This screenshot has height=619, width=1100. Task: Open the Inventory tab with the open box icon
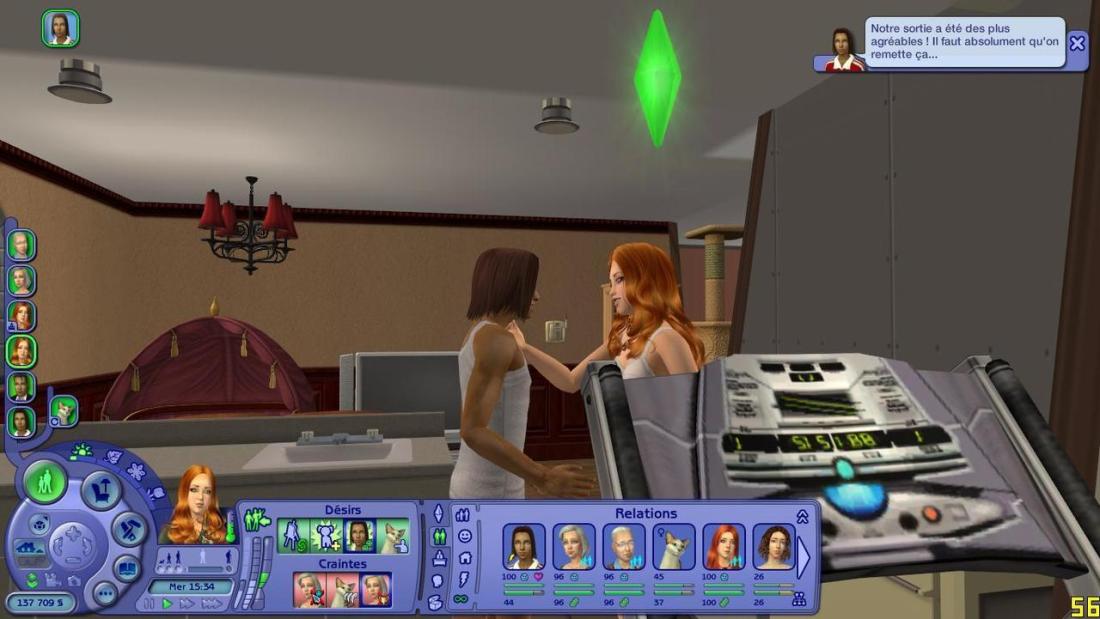pyautogui.click(x=434, y=602)
